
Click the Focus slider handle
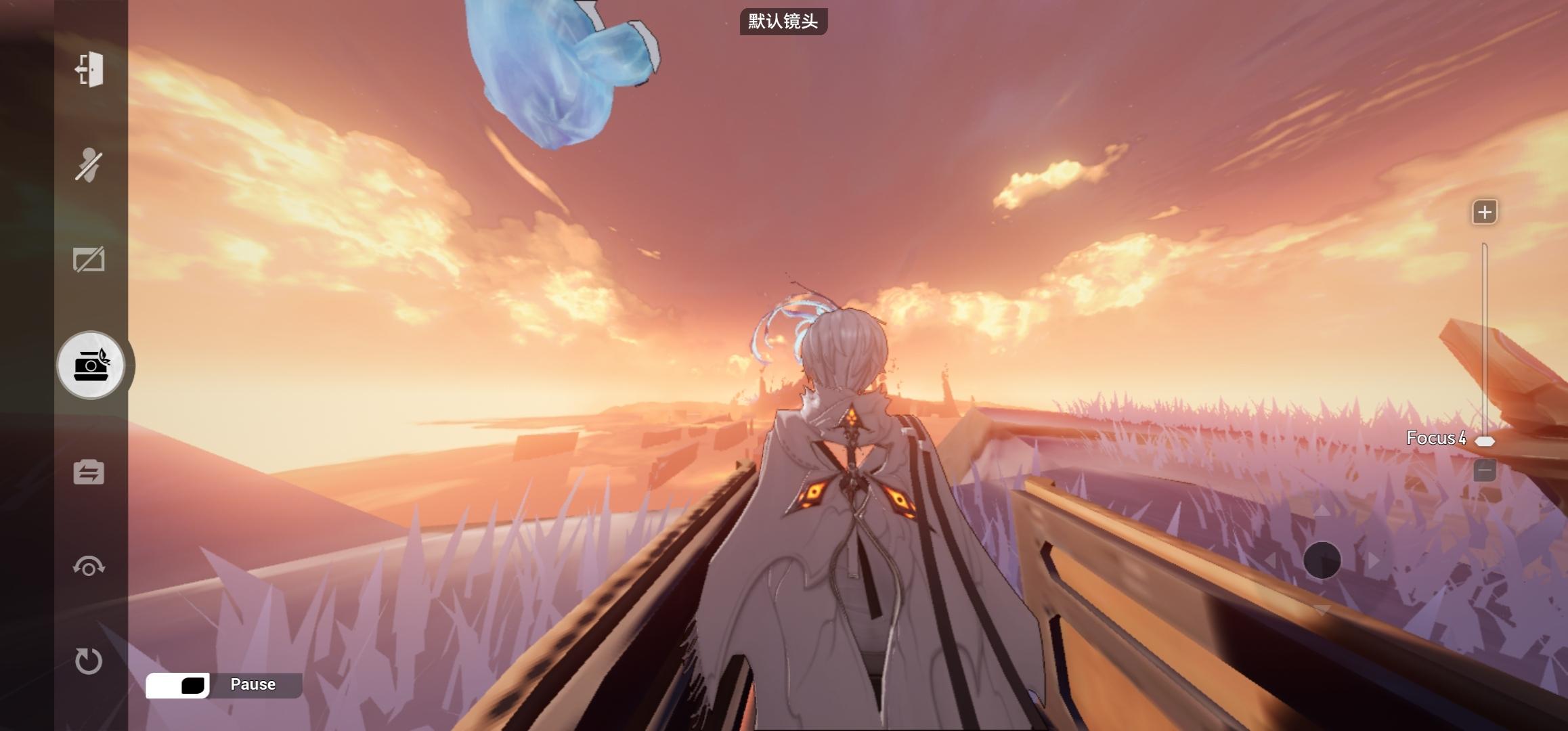pos(1485,441)
